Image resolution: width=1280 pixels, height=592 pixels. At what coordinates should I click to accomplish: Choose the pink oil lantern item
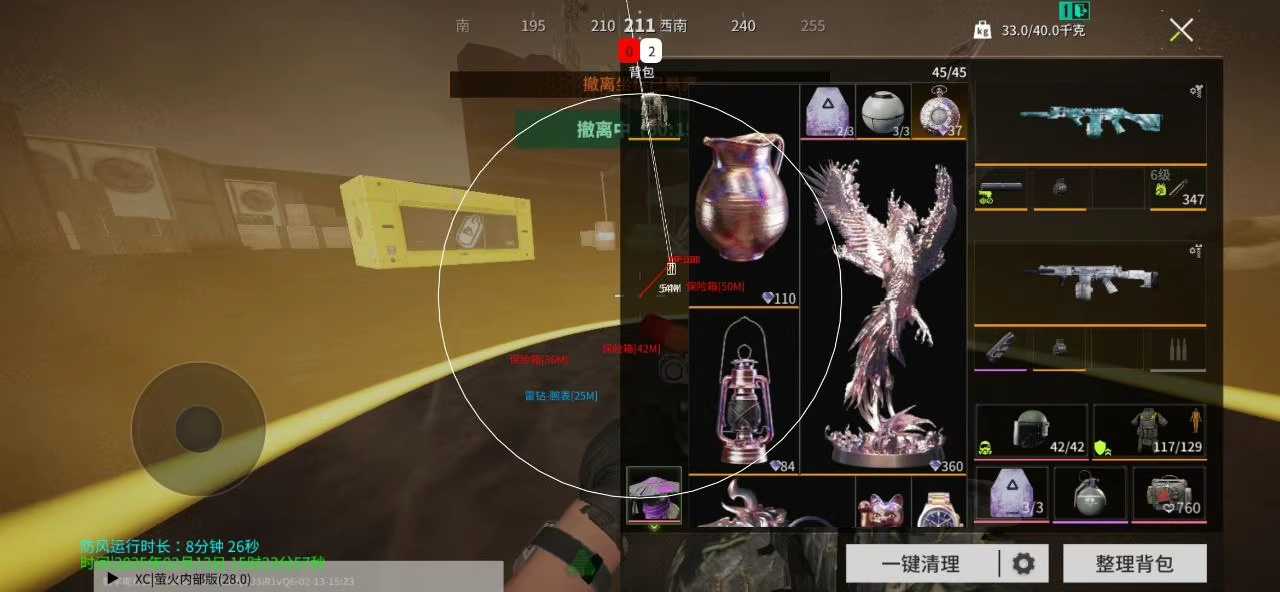pyautogui.click(x=743, y=392)
